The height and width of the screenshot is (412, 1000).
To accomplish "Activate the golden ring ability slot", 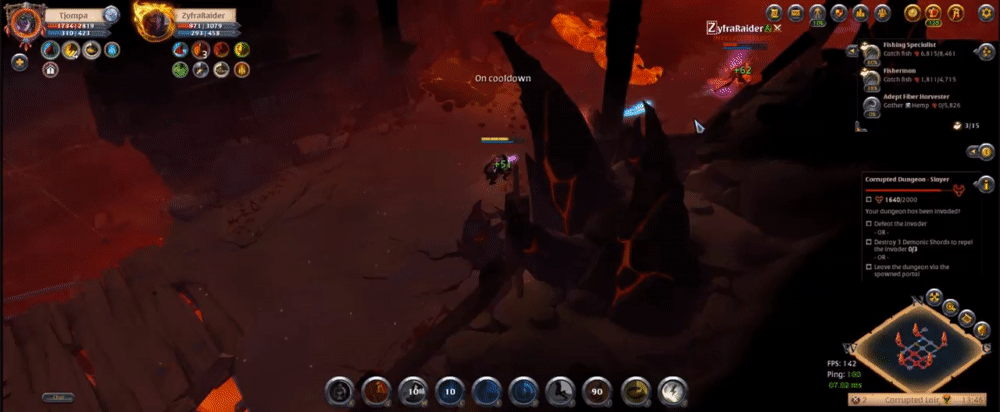I will [636, 390].
